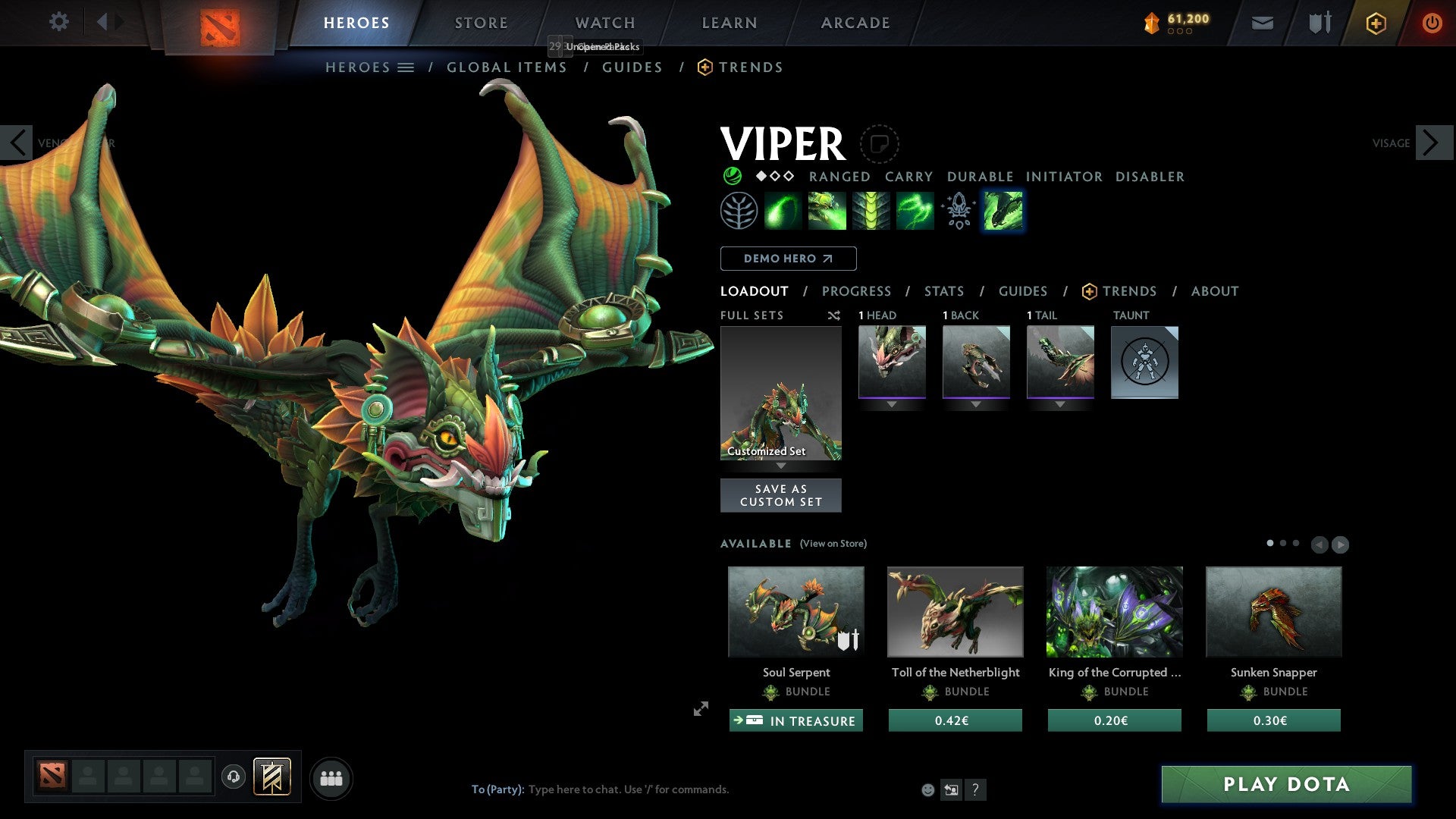1456x819 pixels.
Task: Open the settings gear icon
Action: [x=58, y=22]
